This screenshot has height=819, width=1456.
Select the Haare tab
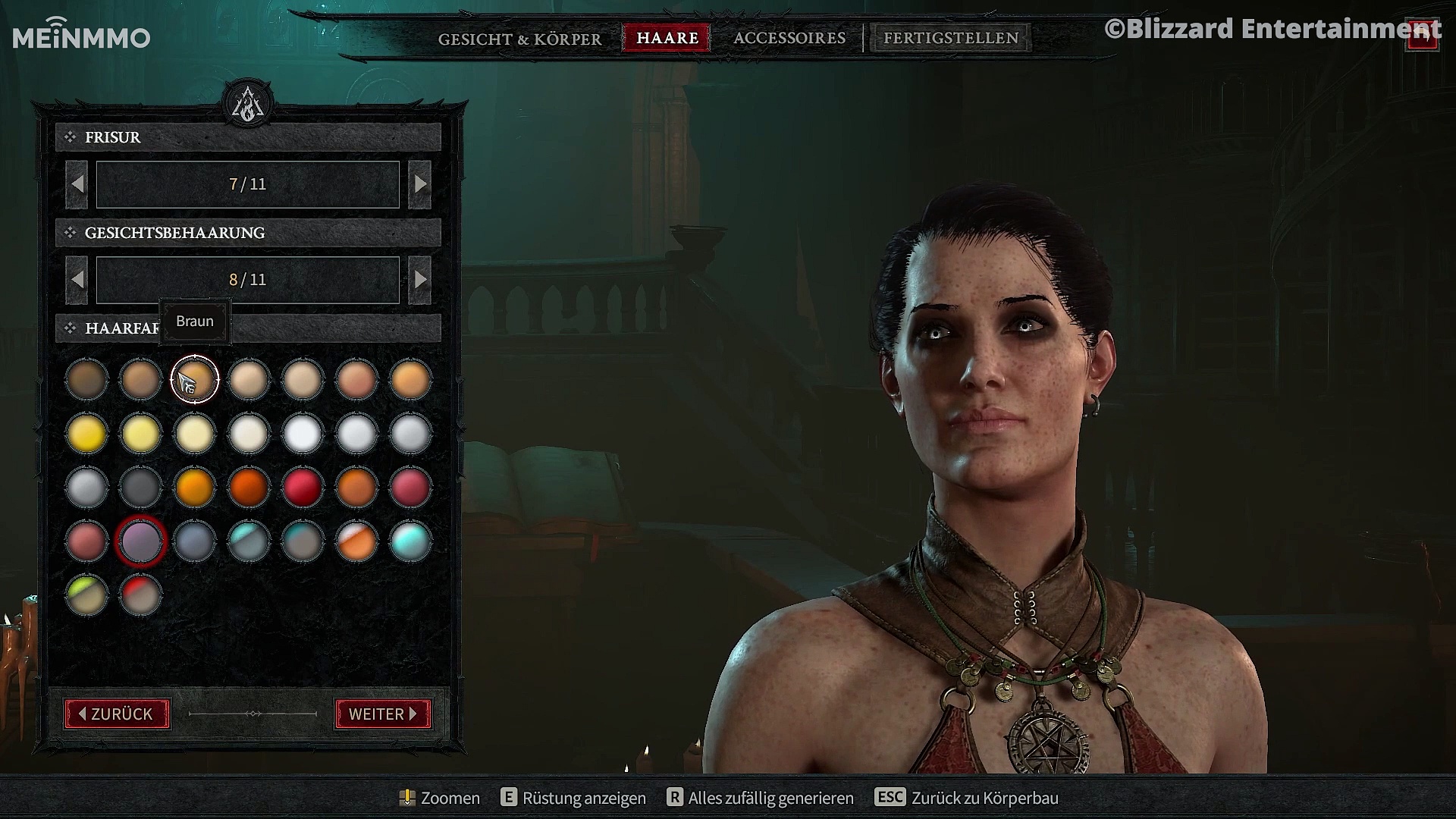click(667, 38)
